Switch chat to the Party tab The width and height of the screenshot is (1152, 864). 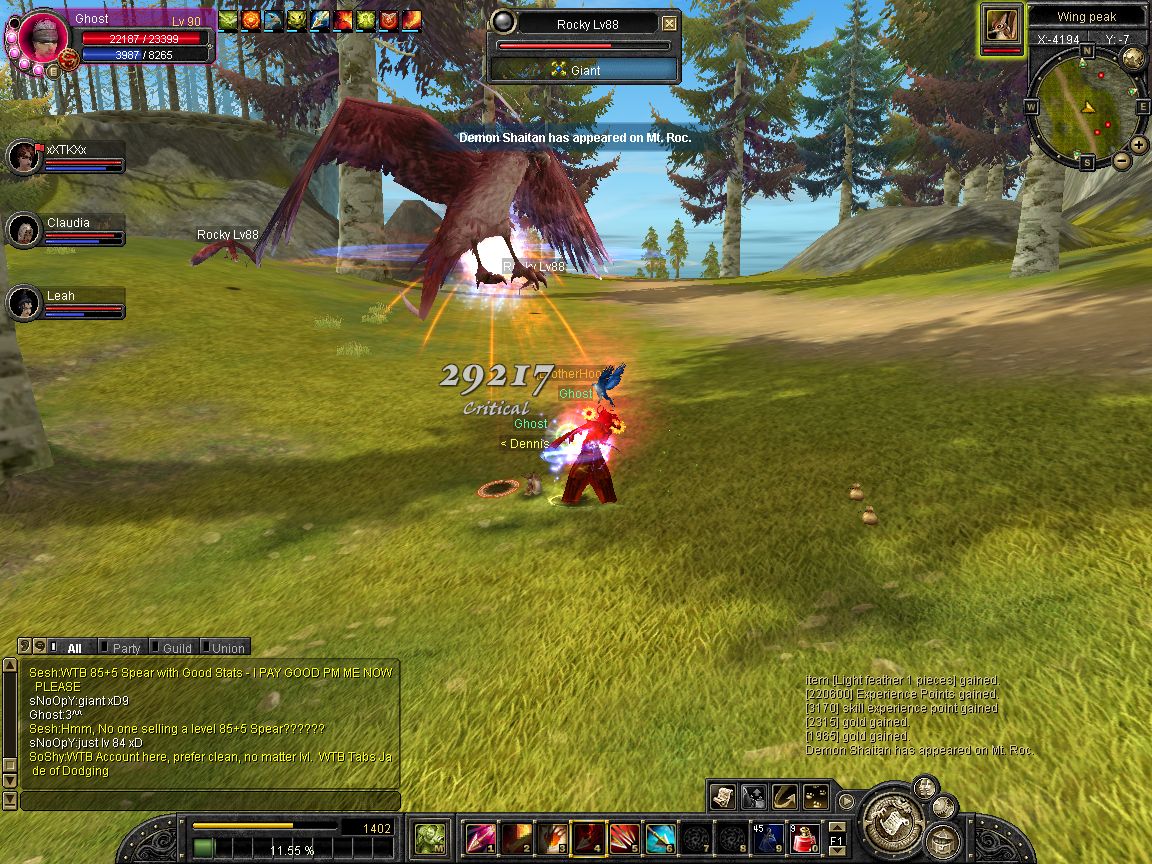click(x=126, y=648)
